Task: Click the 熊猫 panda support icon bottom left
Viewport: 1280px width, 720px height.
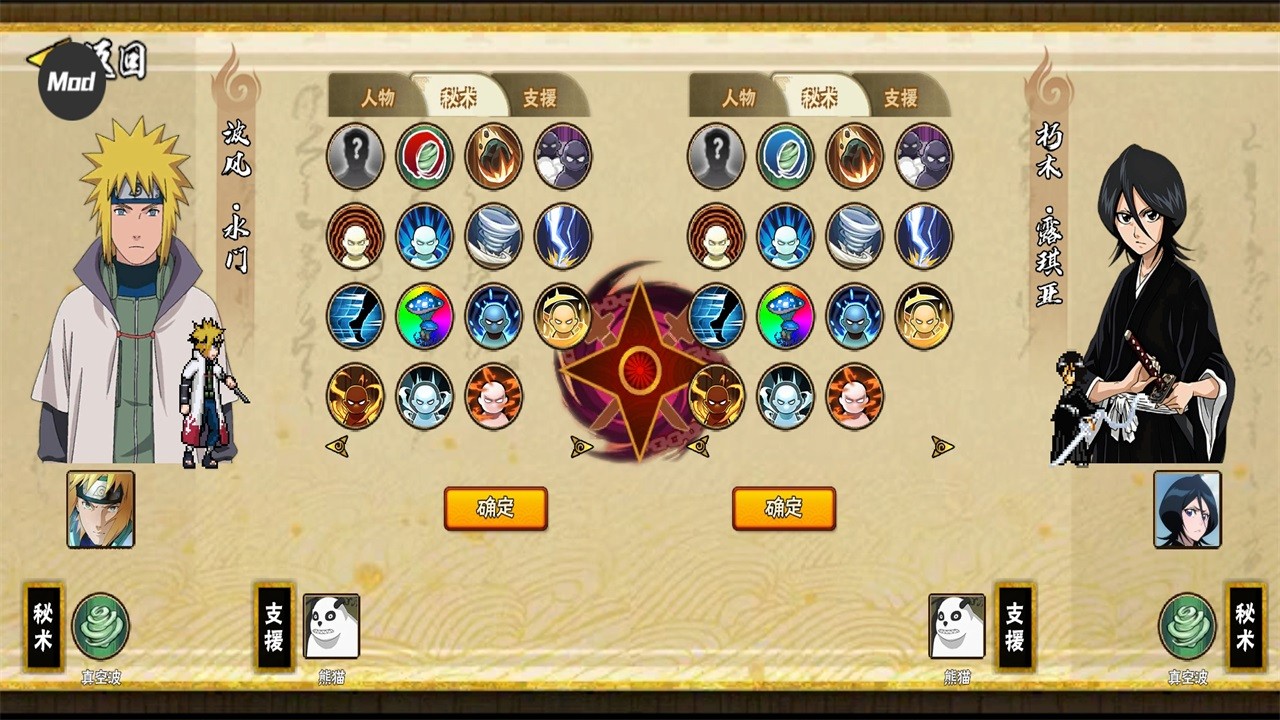Action: 330,625
